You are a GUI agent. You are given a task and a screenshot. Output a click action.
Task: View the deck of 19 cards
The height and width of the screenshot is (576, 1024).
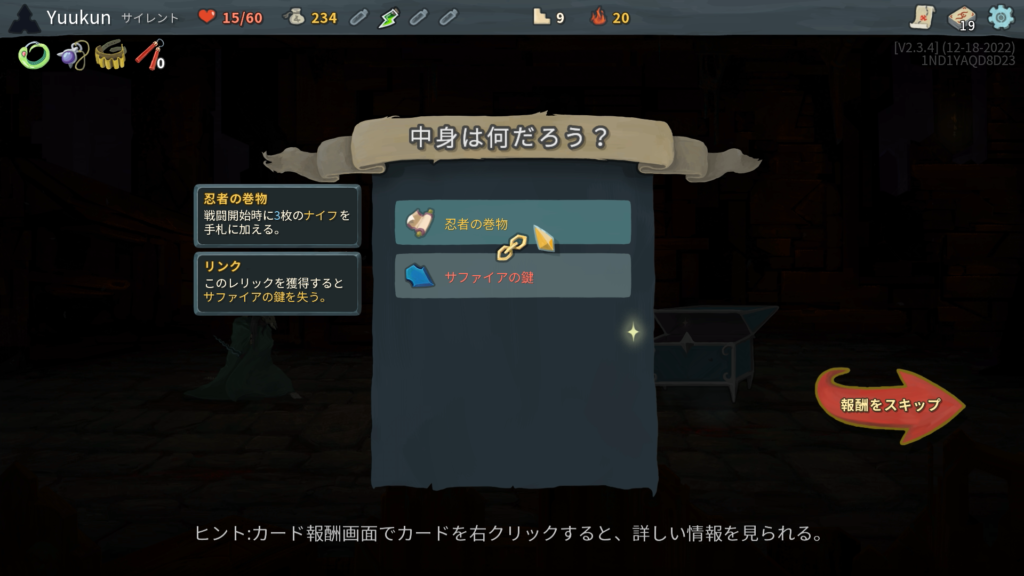pyautogui.click(x=961, y=18)
